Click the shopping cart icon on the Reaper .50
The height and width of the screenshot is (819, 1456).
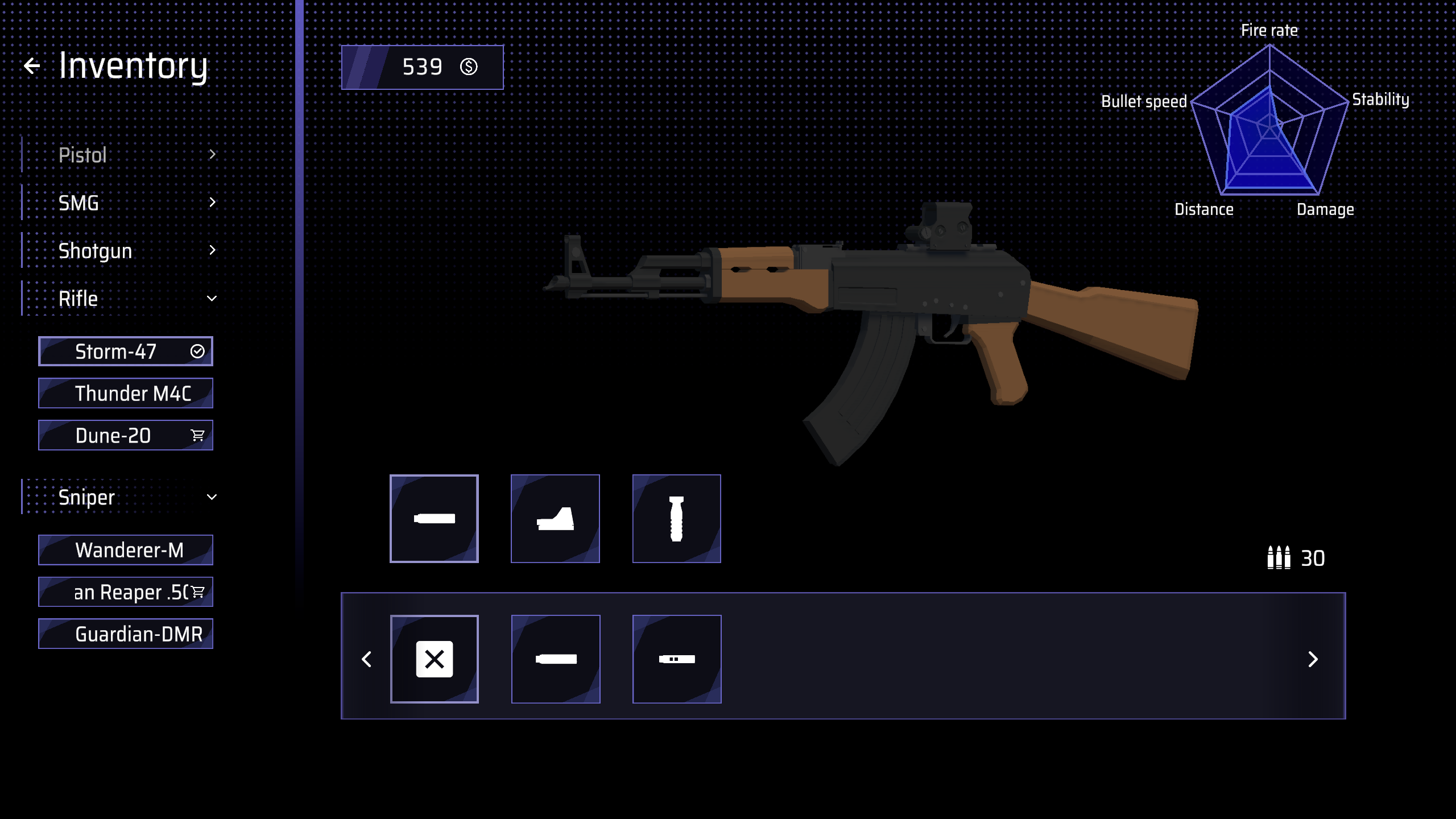click(197, 591)
